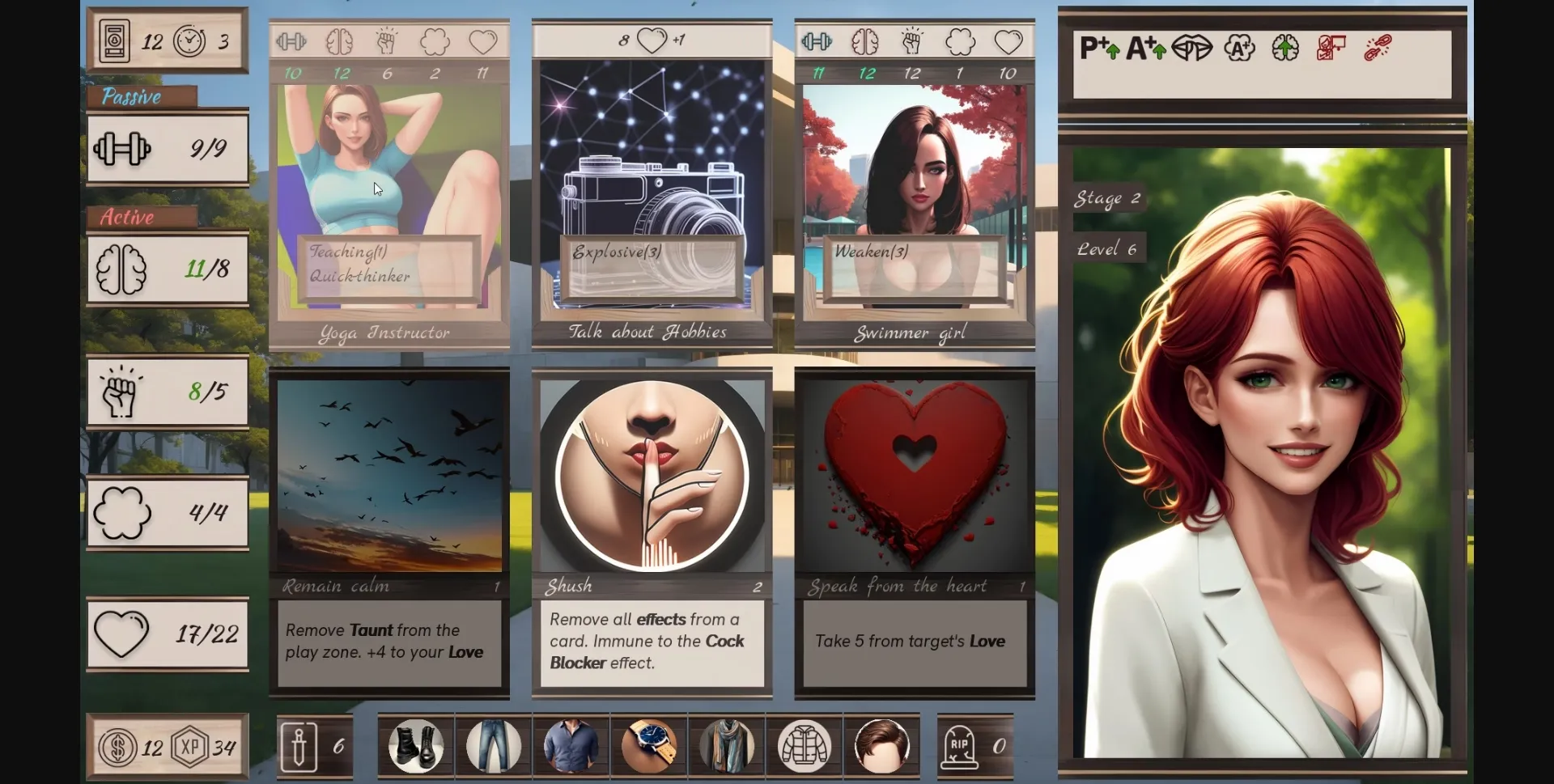Click the dagger icon with counter 6
The width and height of the screenshot is (1554, 784).
(x=299, y=746)
